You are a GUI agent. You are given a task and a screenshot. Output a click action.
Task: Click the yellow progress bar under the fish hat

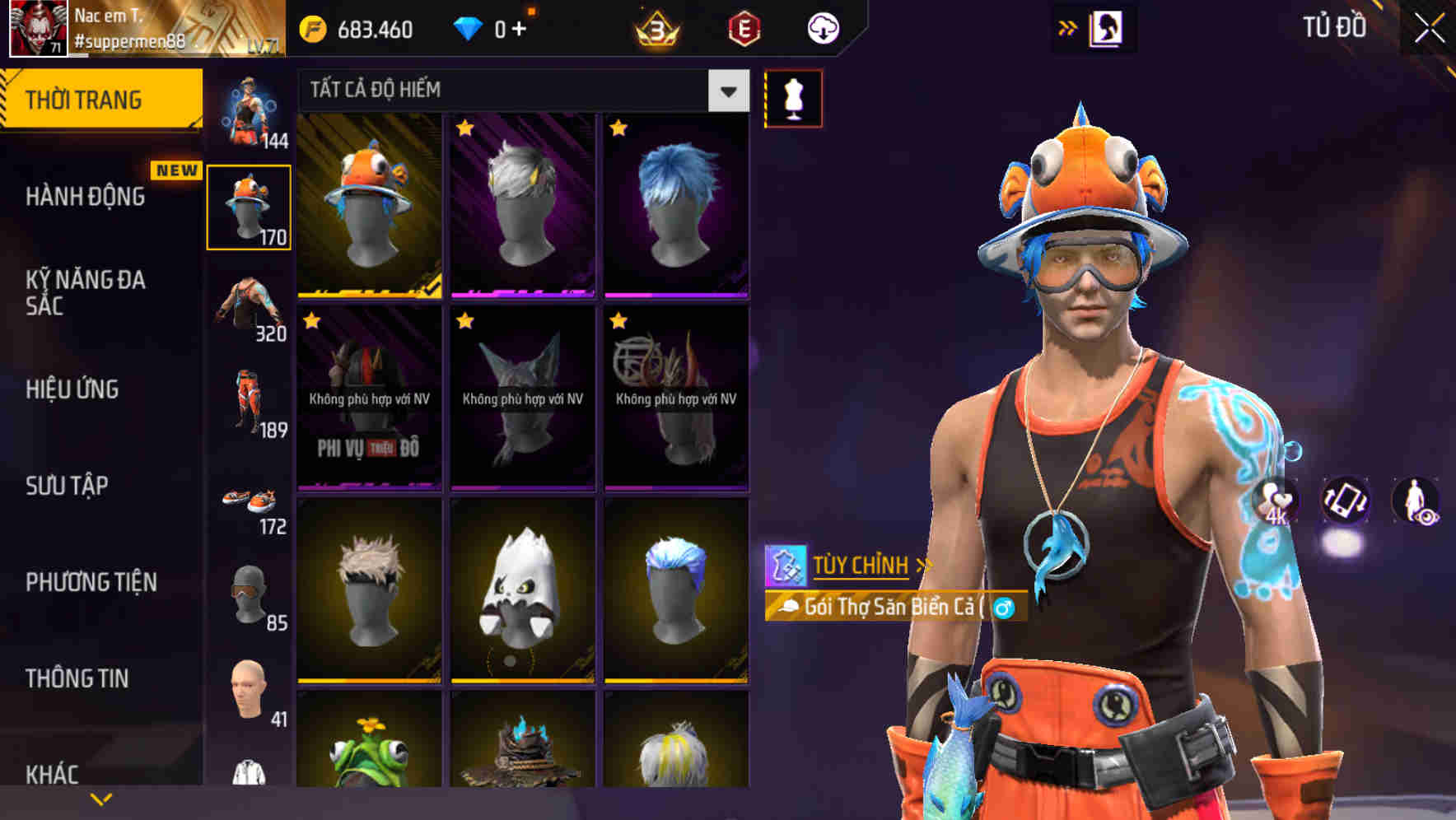point(368,295)
